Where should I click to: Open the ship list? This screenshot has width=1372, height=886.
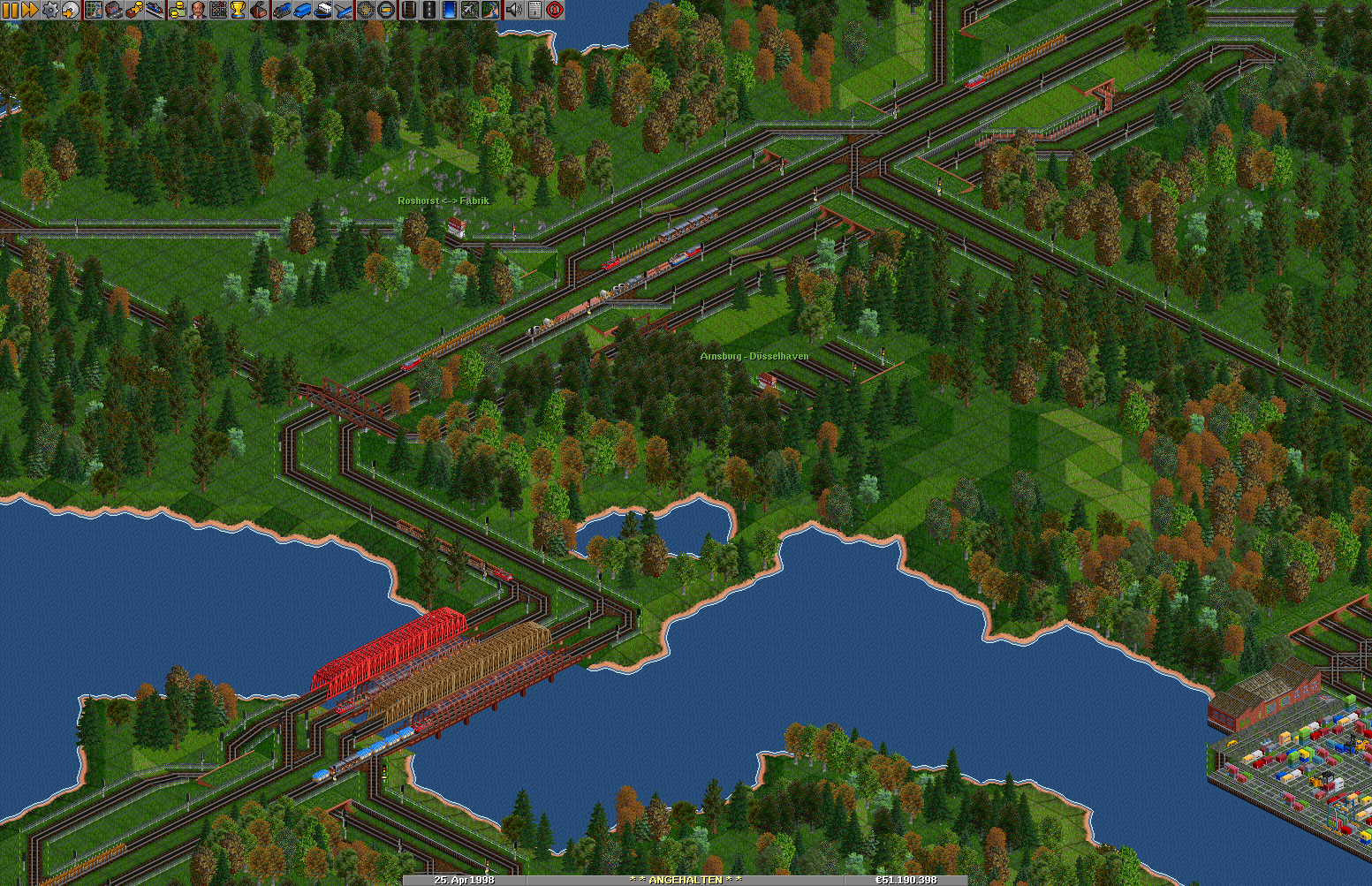click(x=322, y=10)
